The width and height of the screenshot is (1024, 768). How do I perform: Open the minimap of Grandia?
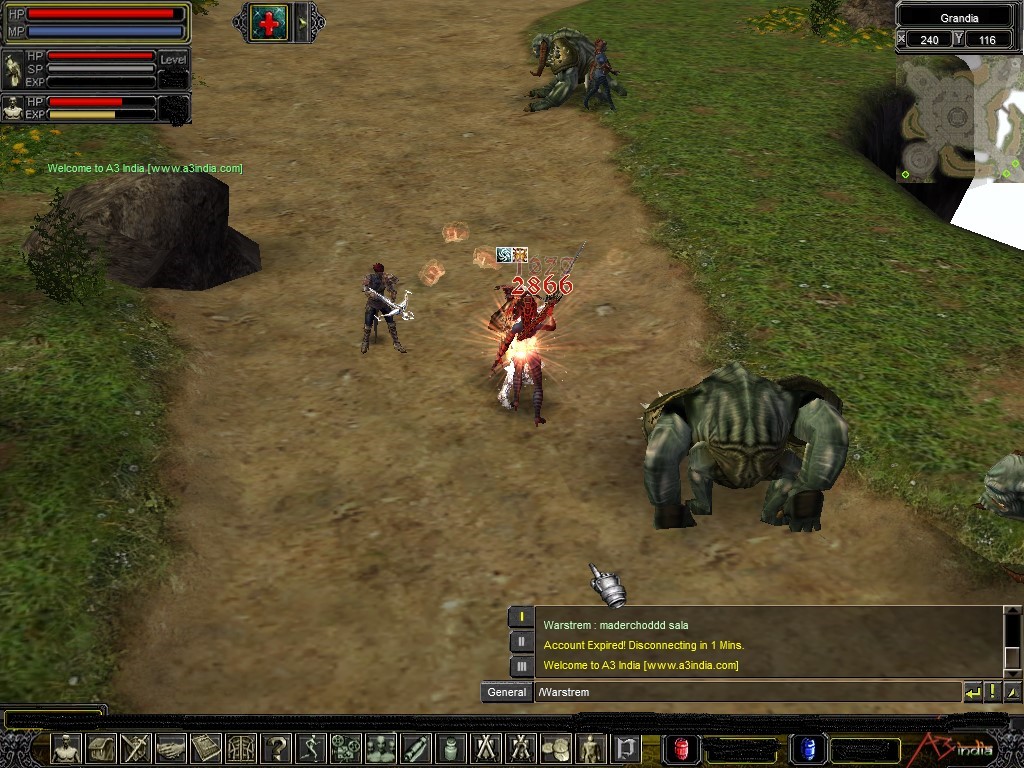pyautogui.click(x=958, y=118)
